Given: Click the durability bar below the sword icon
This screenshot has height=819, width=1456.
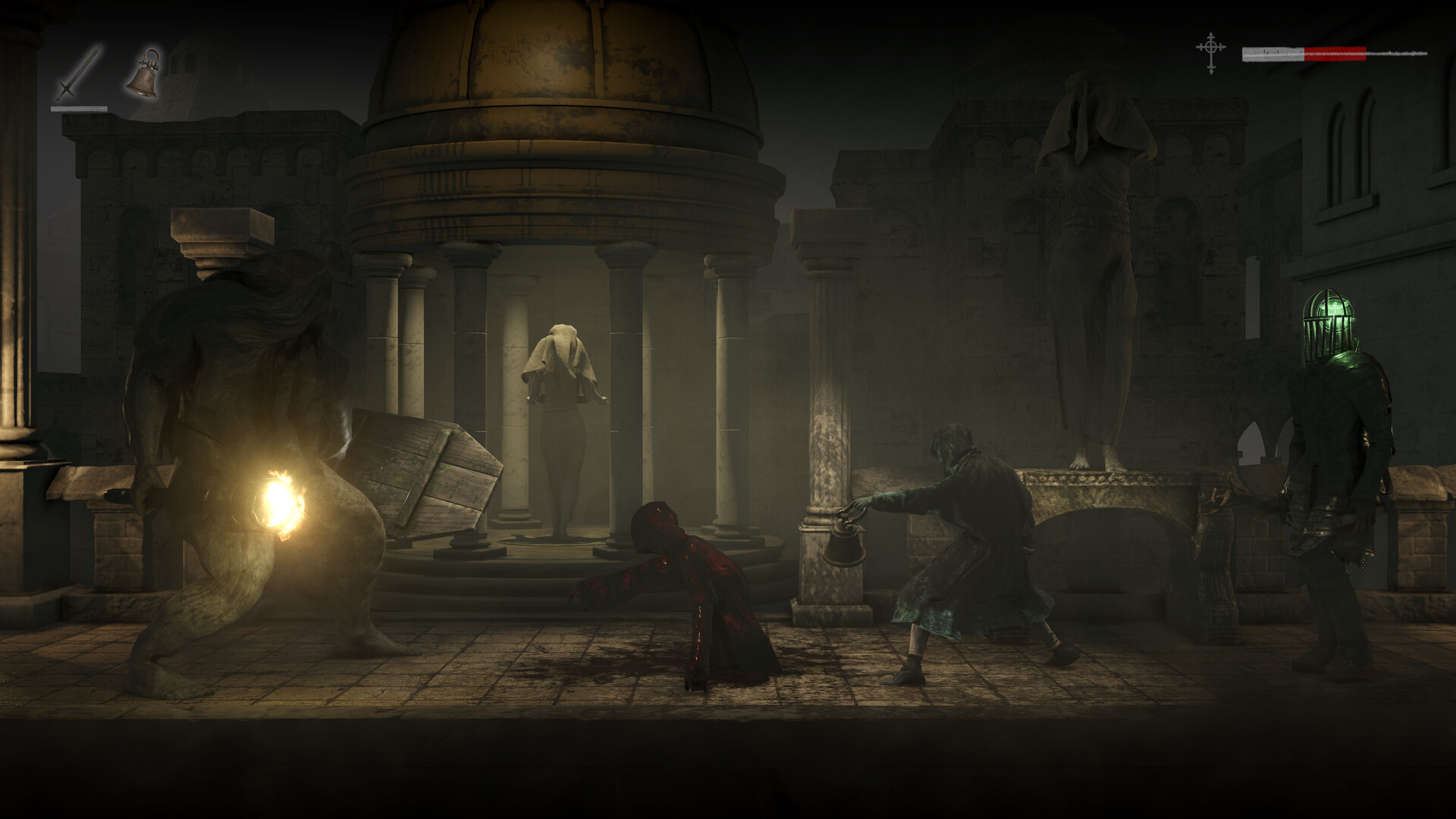Looking at the screenshot, I should (x=80, y=108).
